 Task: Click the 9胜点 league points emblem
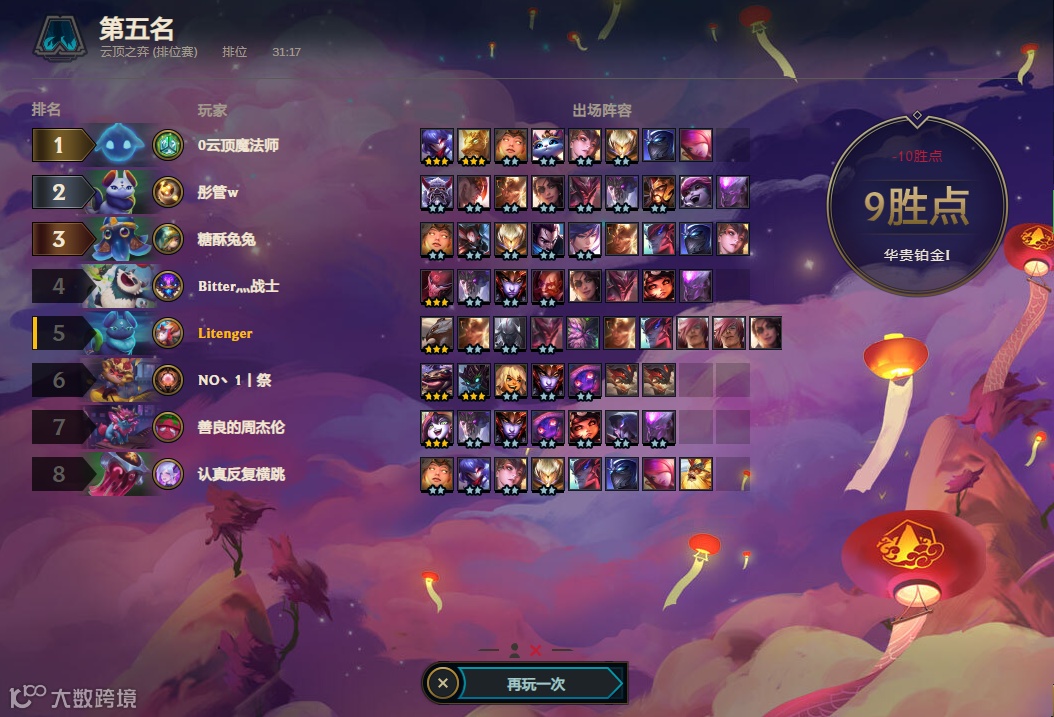[x=916, y=207]
